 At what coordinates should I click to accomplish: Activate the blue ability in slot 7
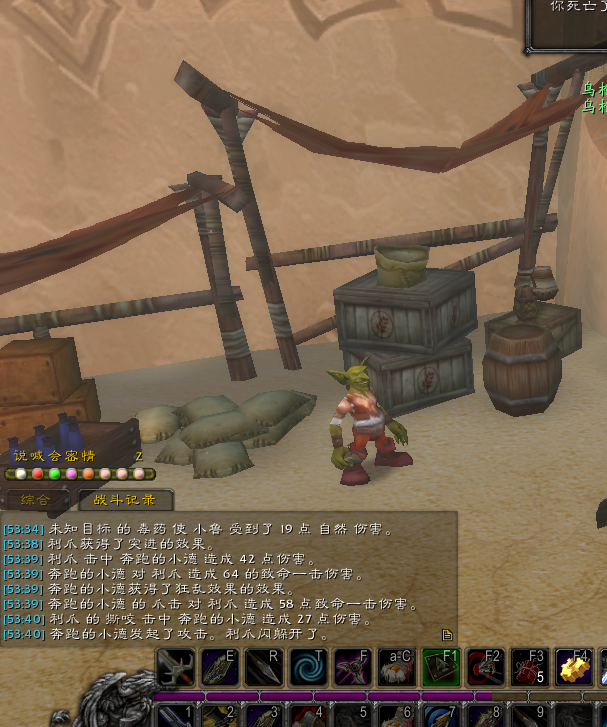pyautogui.click(x=440, y=714)
